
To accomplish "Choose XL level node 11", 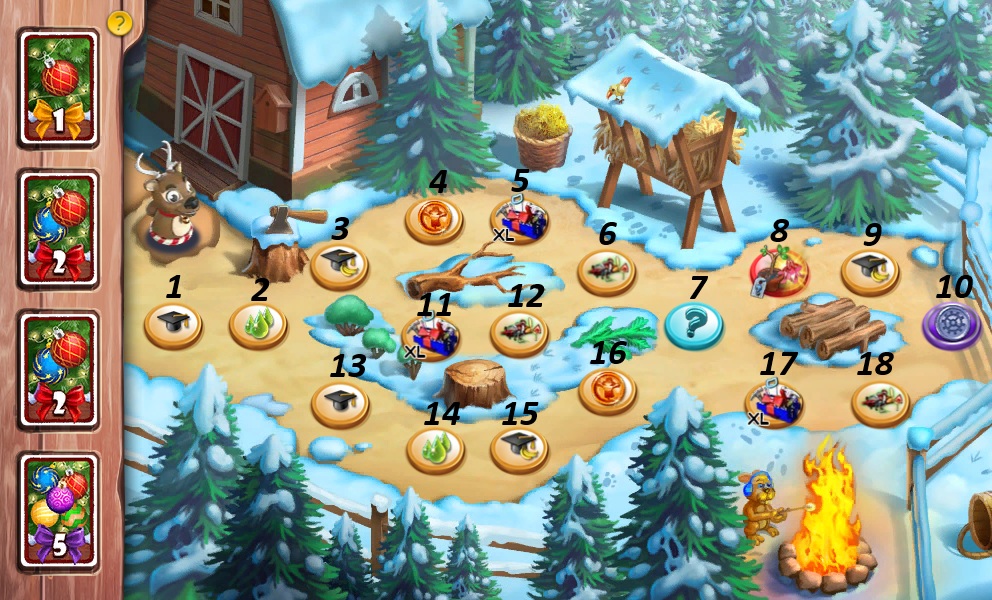I will click(431, 336).
